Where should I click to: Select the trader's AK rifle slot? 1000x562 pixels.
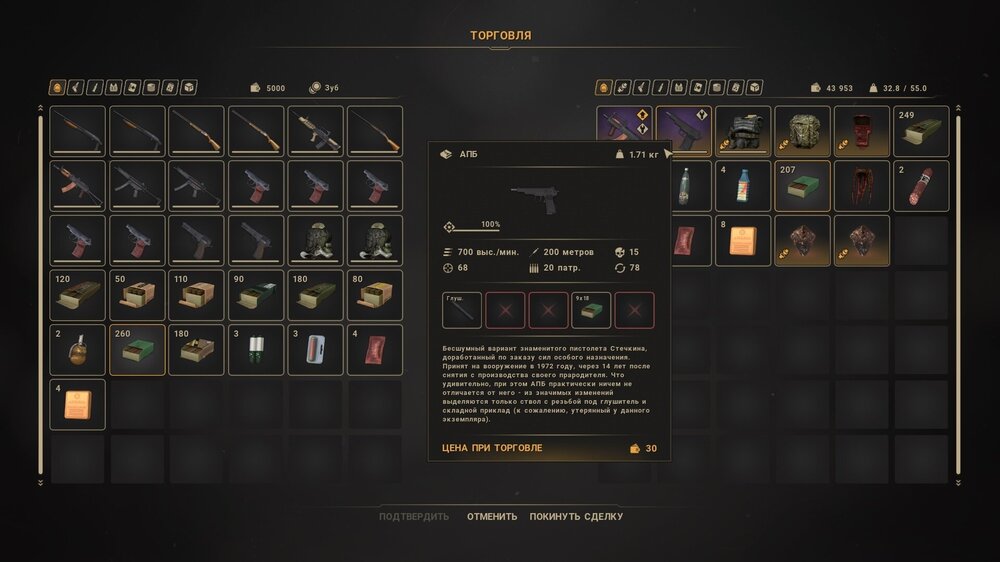[77, 186]
